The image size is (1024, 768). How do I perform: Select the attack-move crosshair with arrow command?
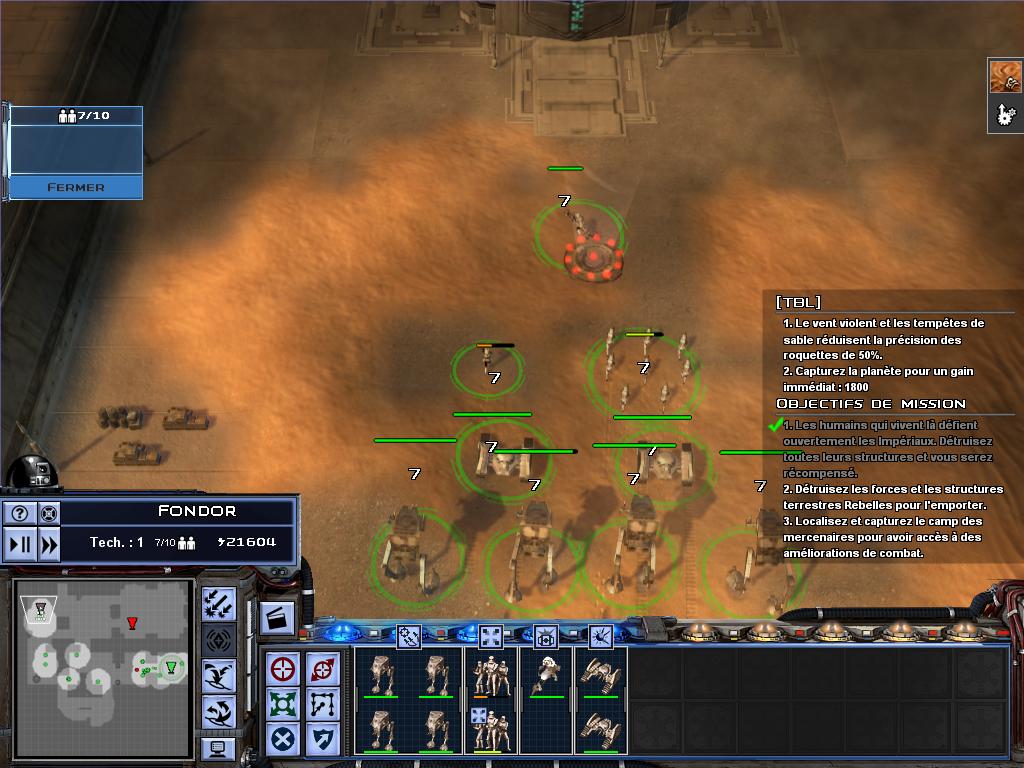click(x=323, y=668)
